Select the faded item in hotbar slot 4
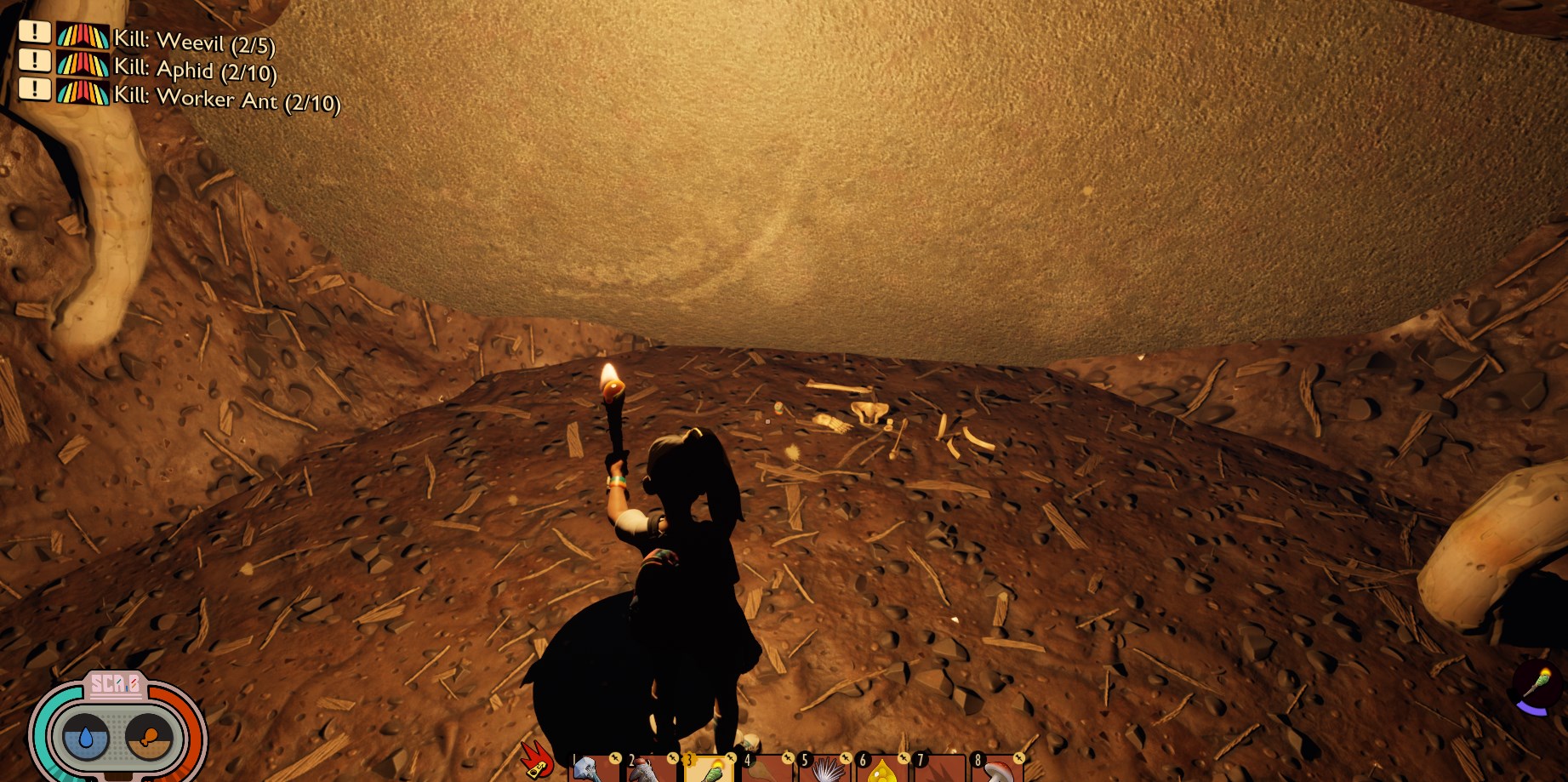 pos(766,768)
